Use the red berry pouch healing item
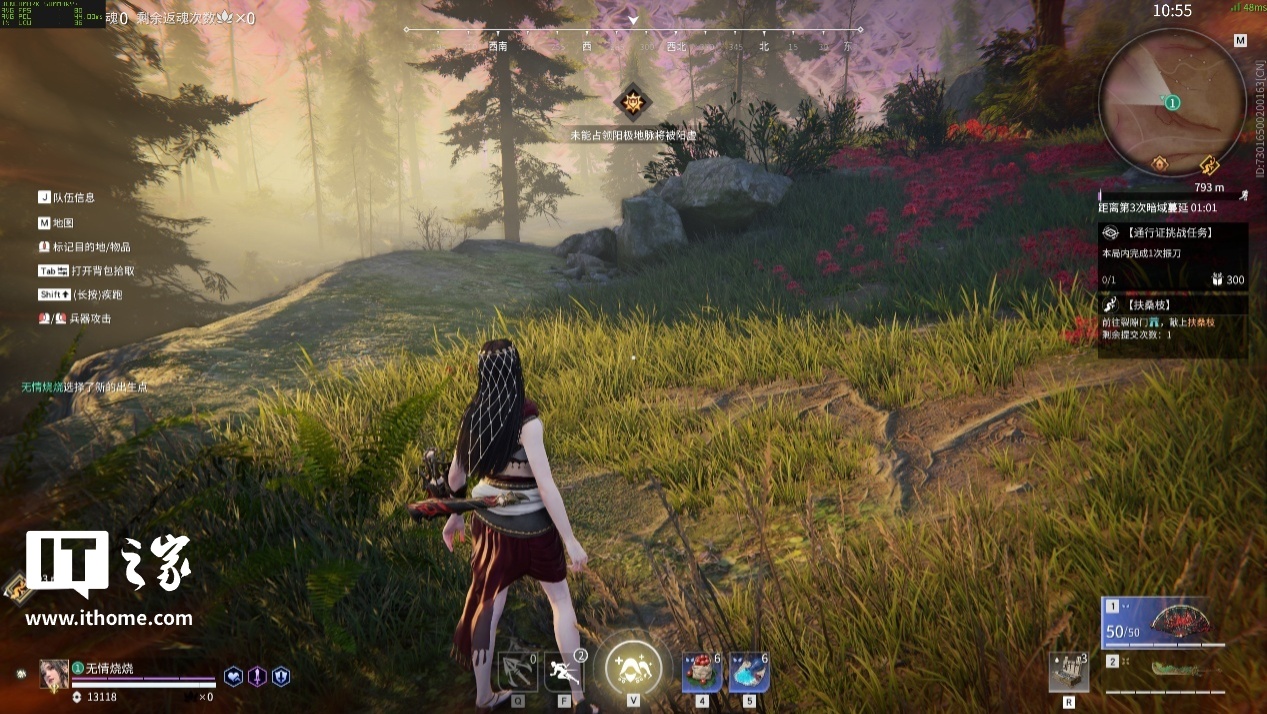 [x=702, y=672]
